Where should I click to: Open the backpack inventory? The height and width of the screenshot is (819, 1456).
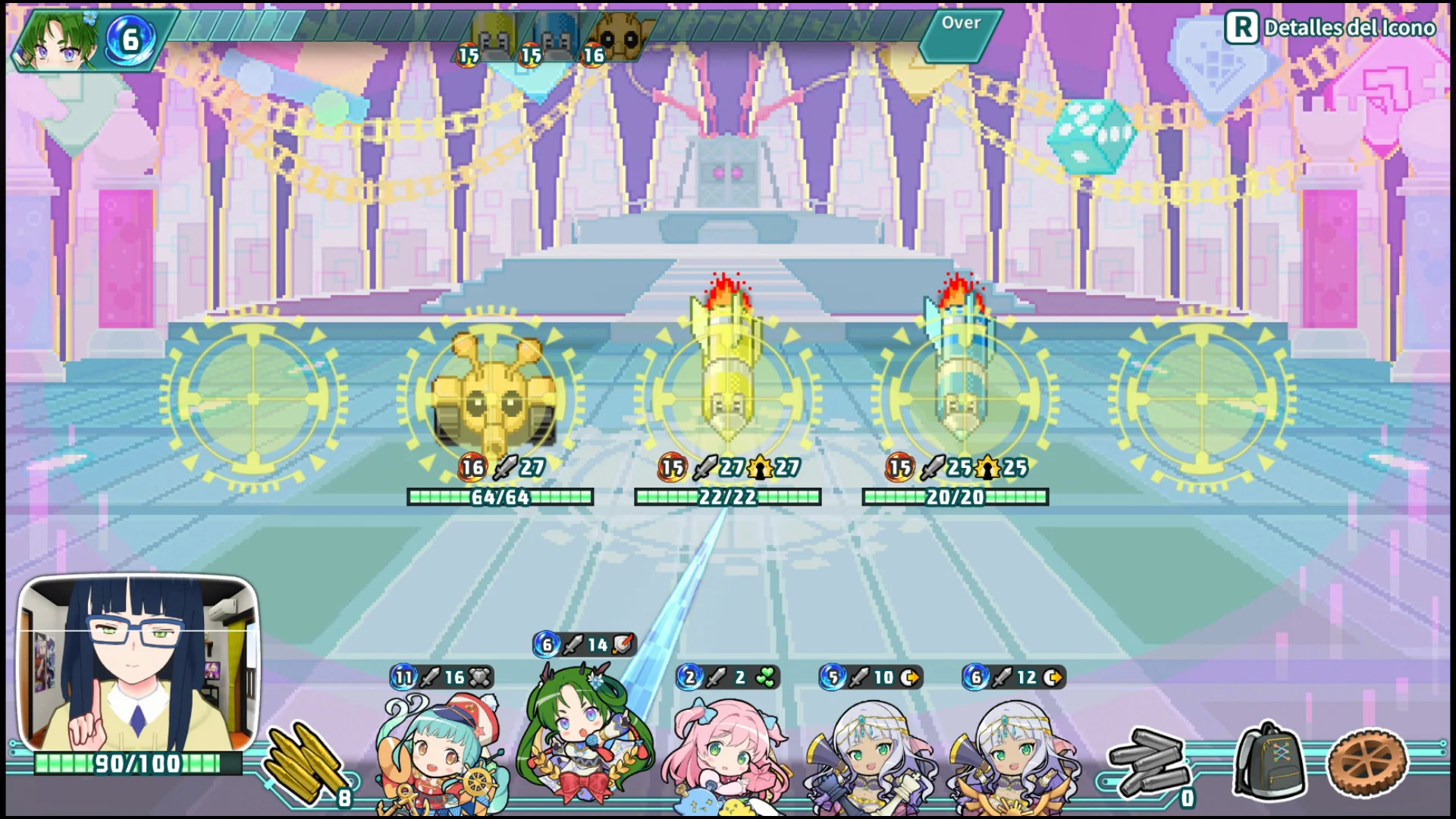(1269, 762)
